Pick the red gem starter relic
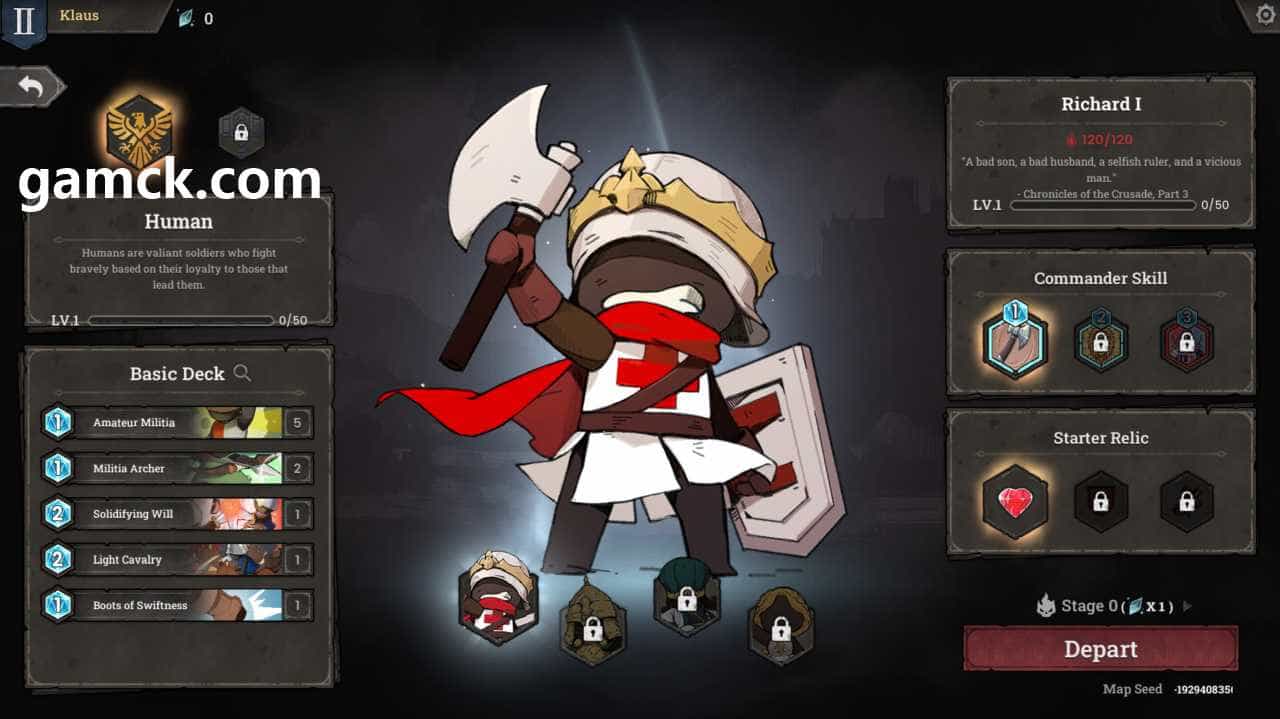The image size is (1280, 719). (x=1015, y=502)
